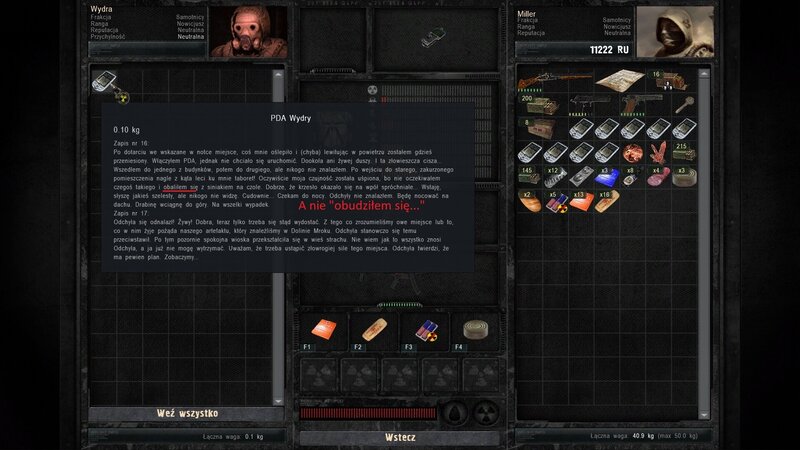This screenshot has height=450, width=800.
Task: Pick the folded map document item
Action: point(620,81)
